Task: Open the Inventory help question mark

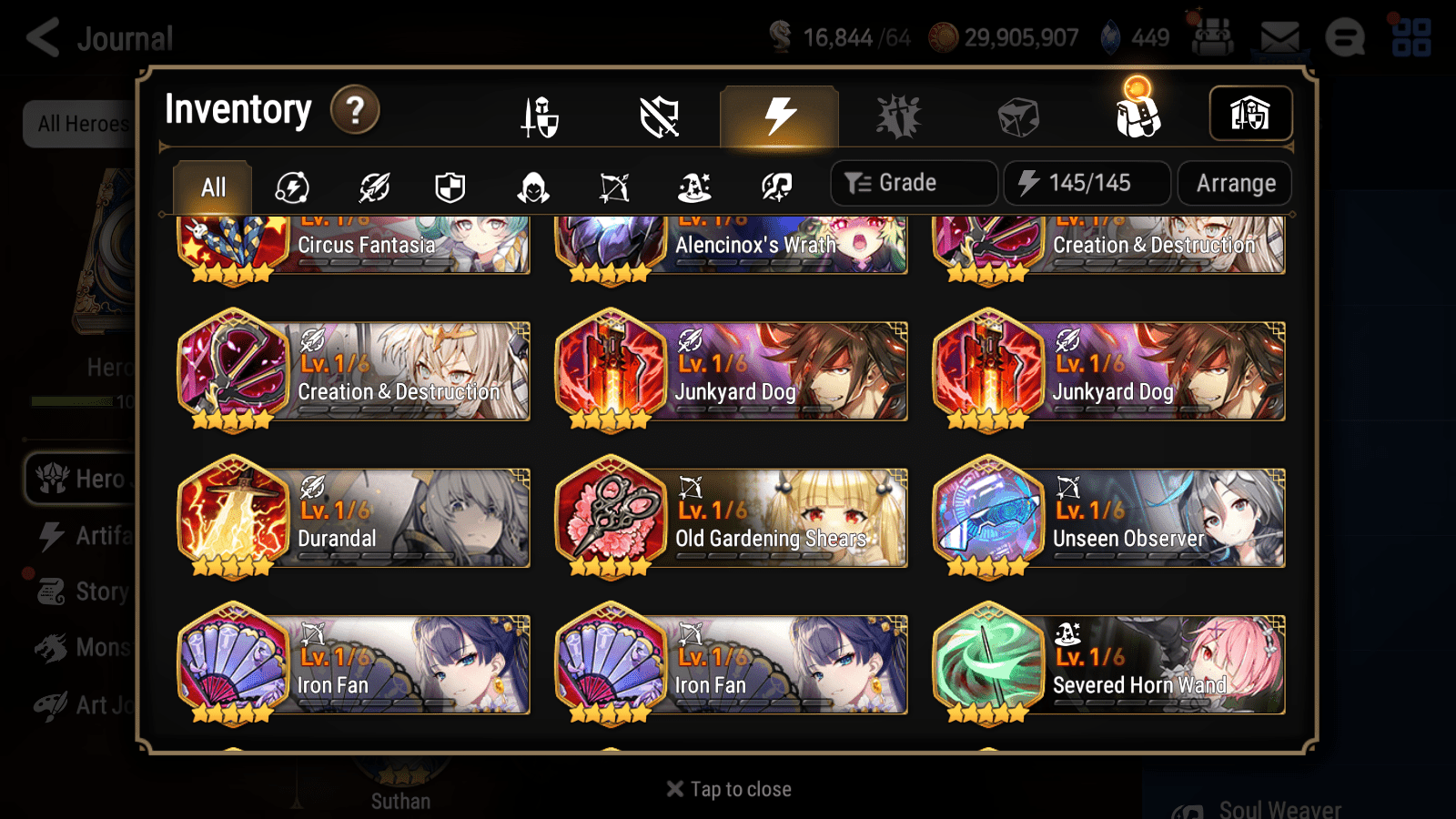Action: [x=354, y=110]
